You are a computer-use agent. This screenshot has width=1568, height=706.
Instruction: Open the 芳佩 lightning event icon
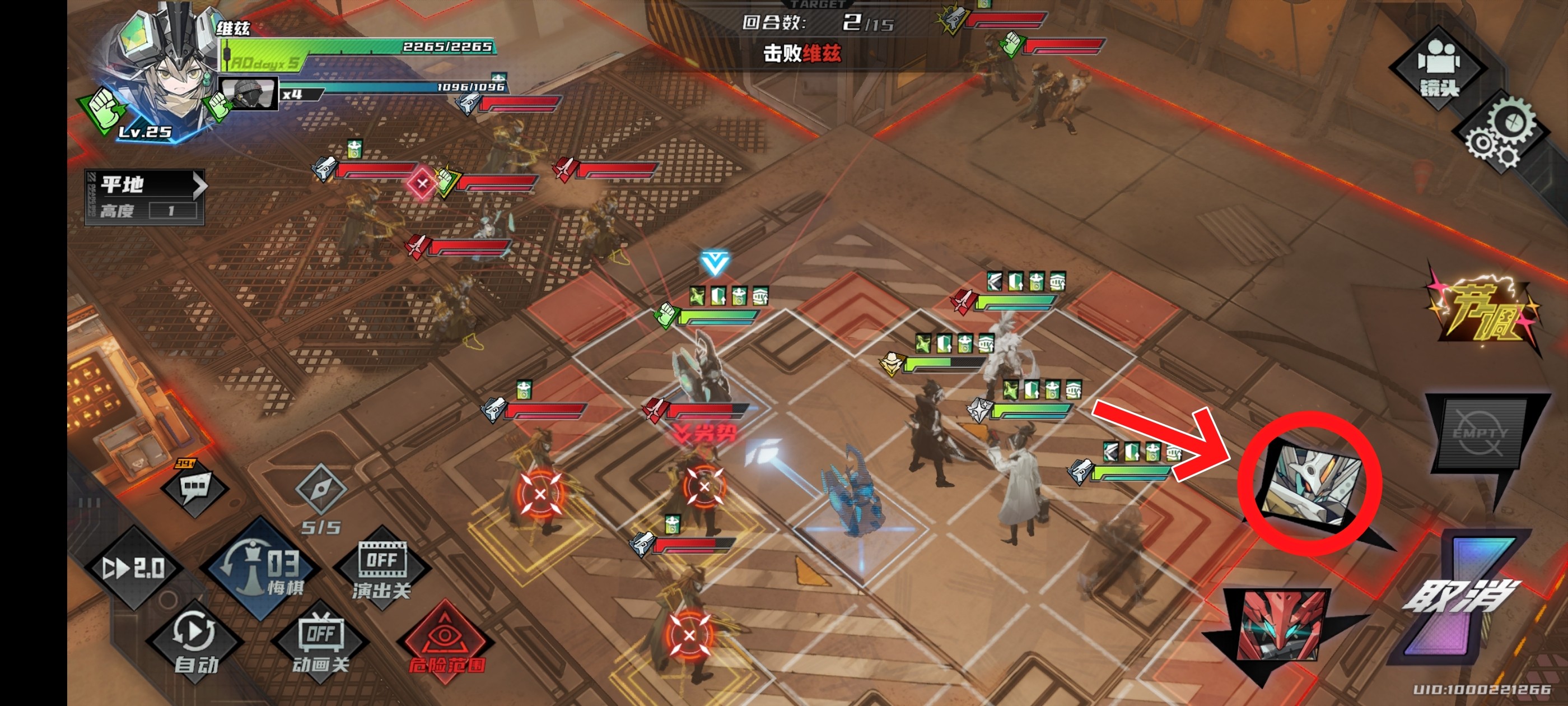pos(1482,312)
